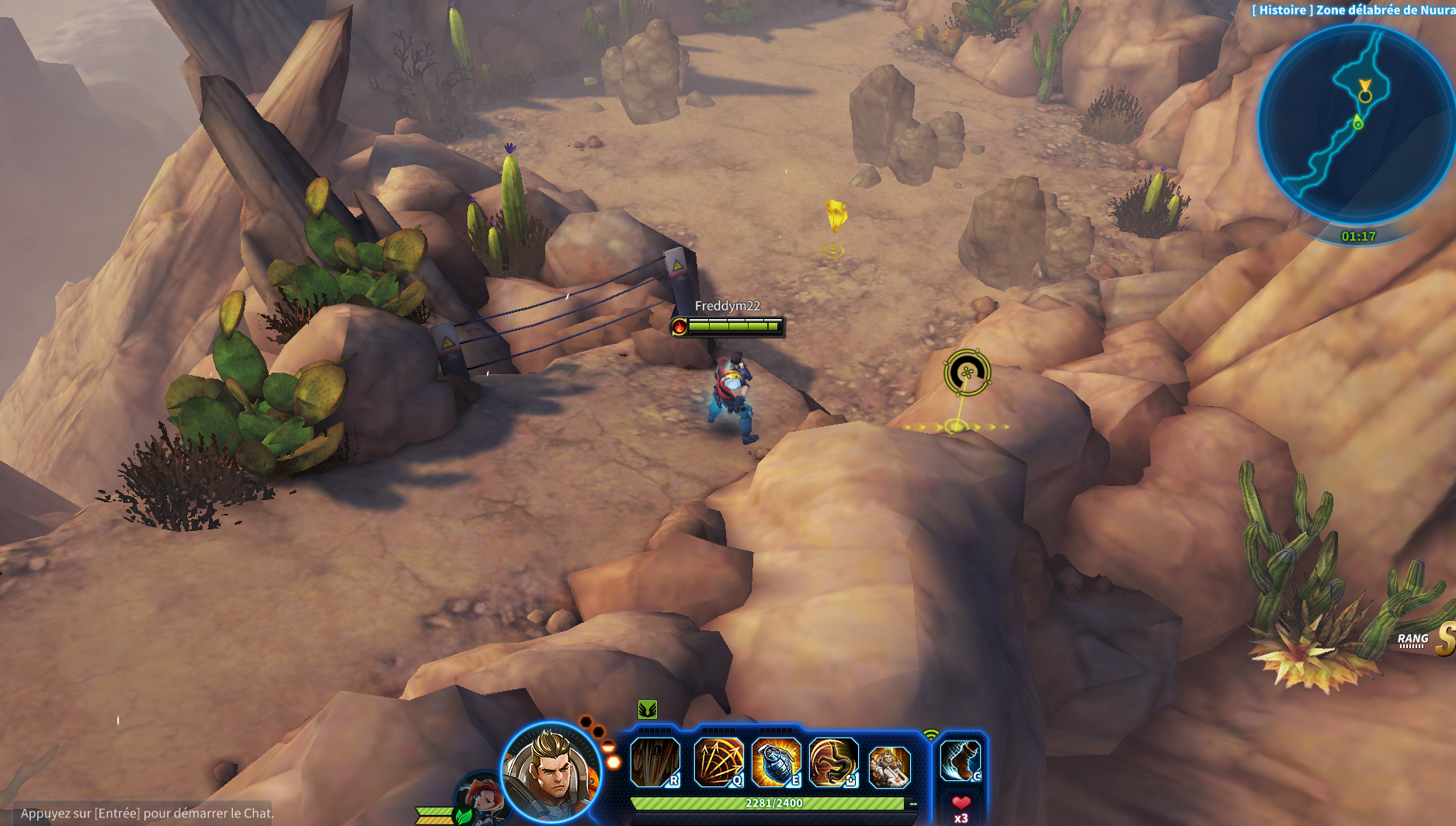This screenshot has height=826, width=1456.
Task: Click the red heart lives icon
Action: [x=961, y=803]
